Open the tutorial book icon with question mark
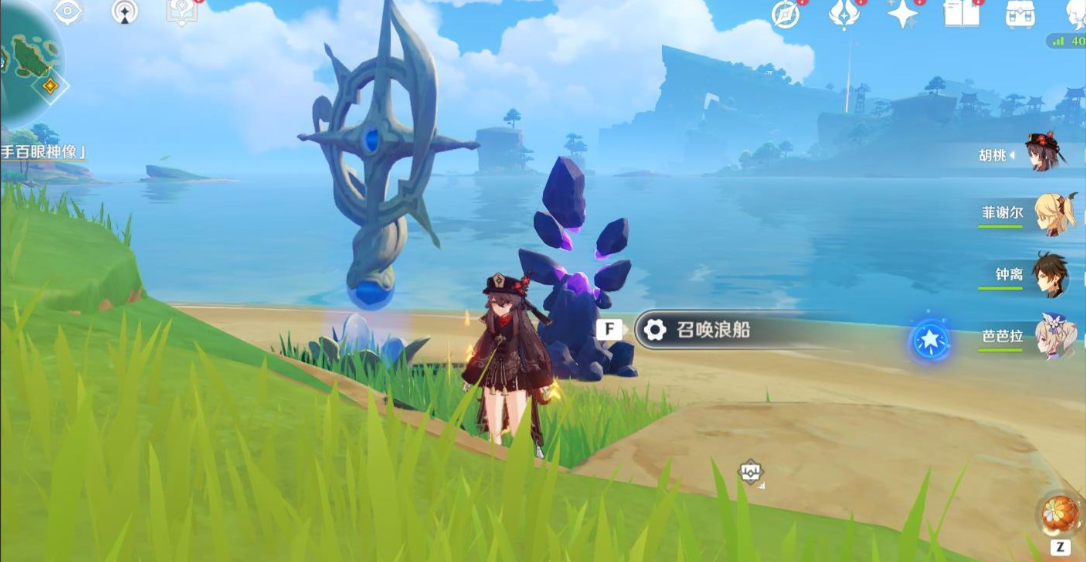This screenshot has width=1086, height=562. tap(181, 12)
